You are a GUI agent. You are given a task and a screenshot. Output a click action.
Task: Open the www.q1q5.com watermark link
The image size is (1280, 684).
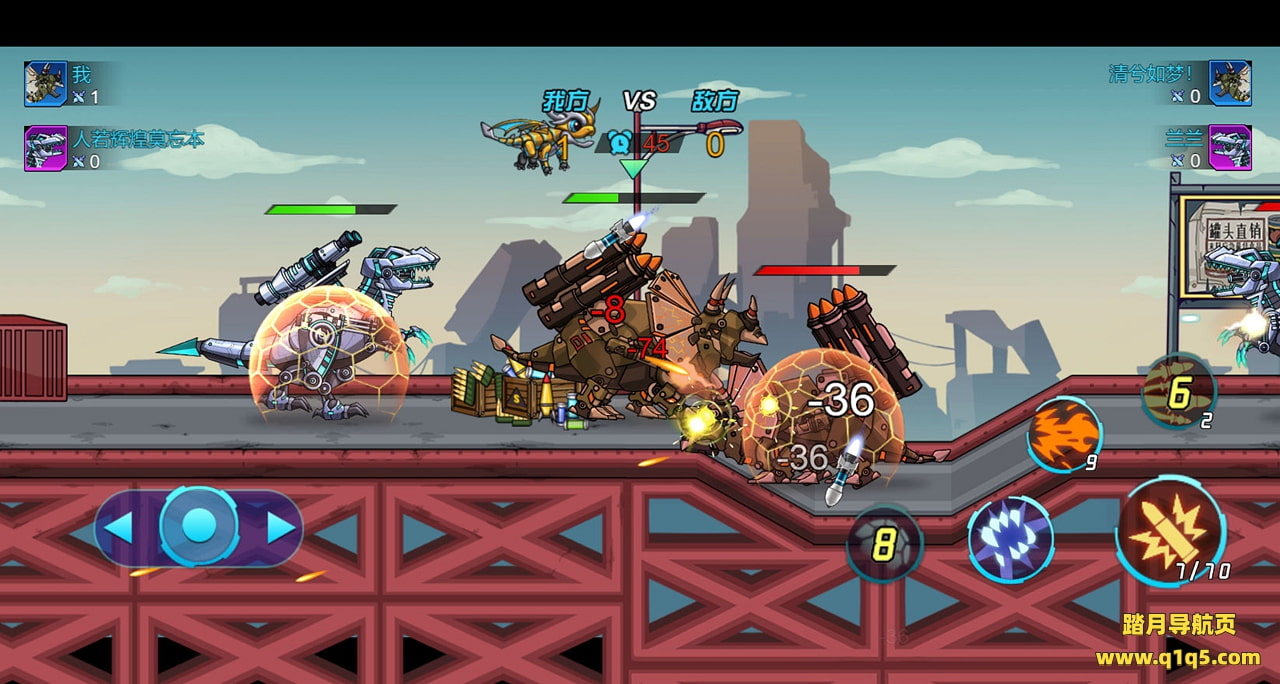click(x=1177, y=657)
